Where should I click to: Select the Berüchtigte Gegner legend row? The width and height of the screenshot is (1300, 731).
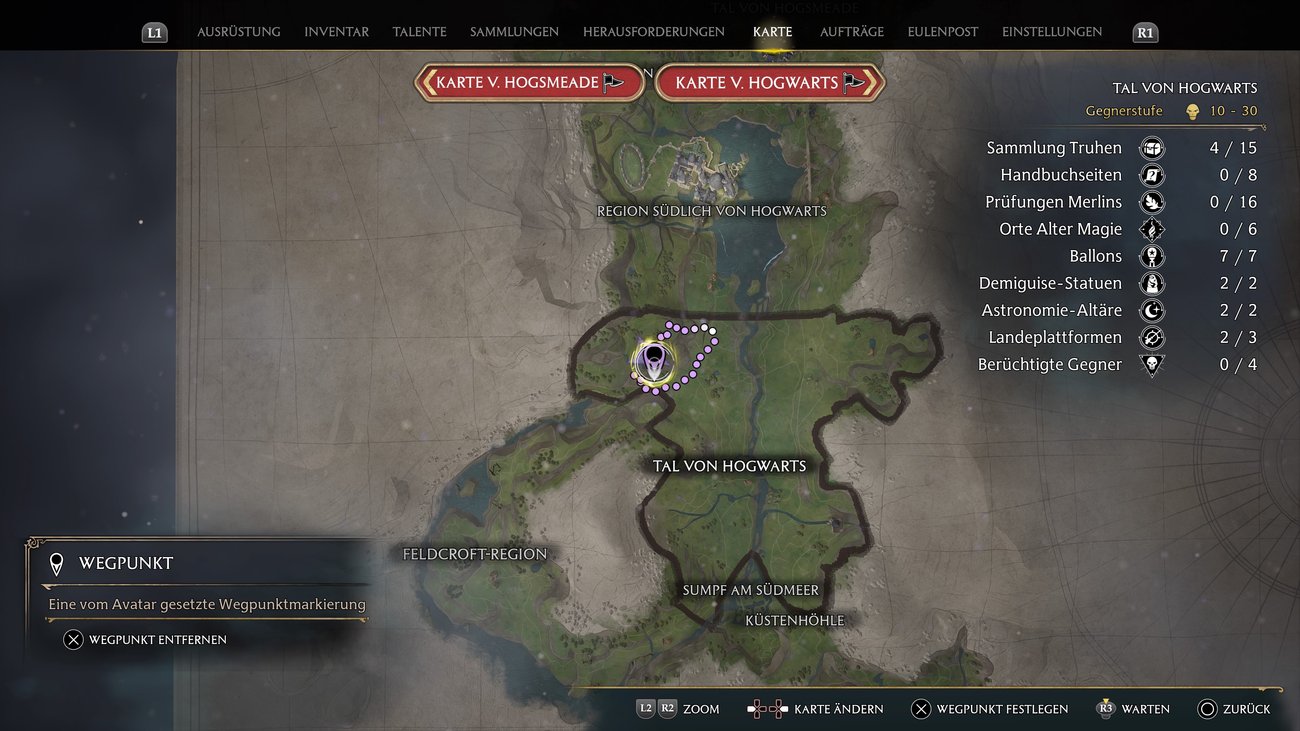pos(1050,365)
